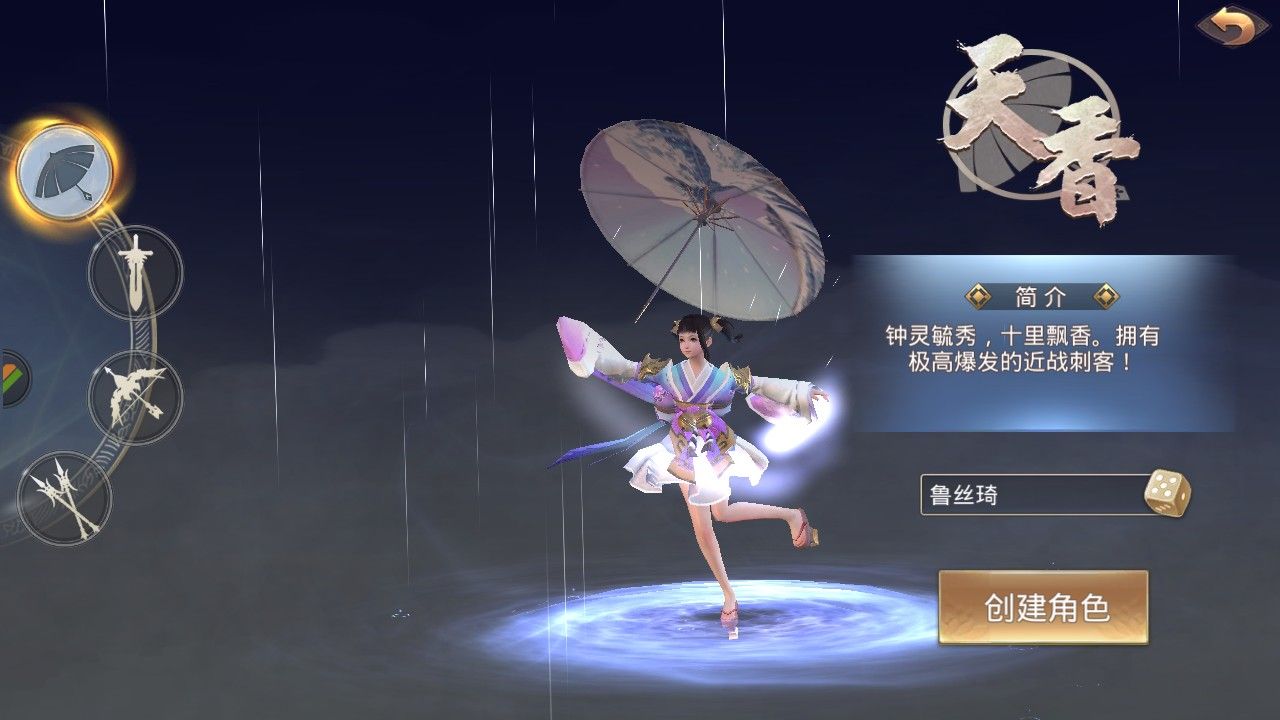Click the character name field 鲁丝琦
Image resolution: width=1280 pixels, height=720 pixels.
point(1030,495)
